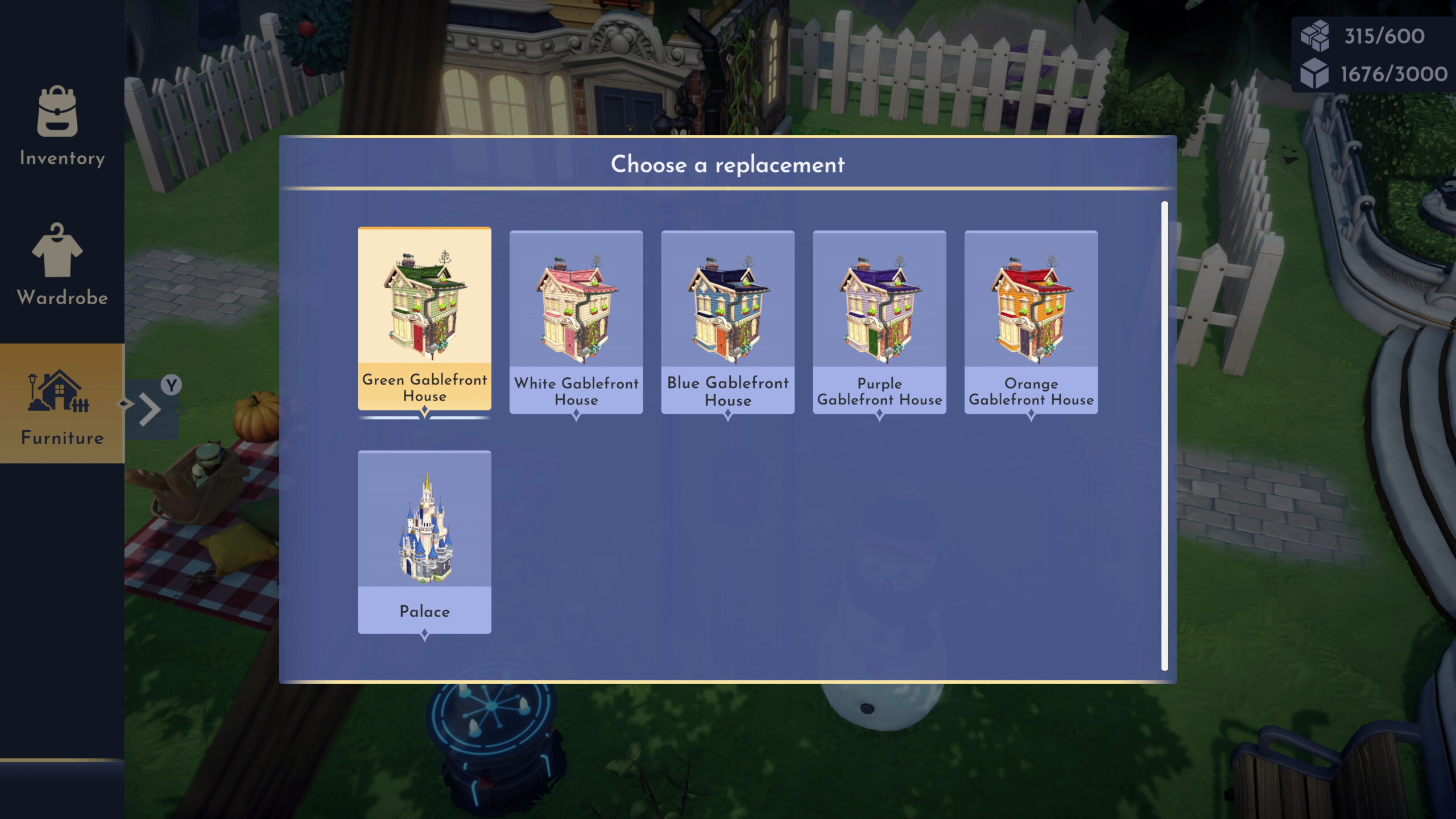Open the Furniture tab

(x=62, y=404)
